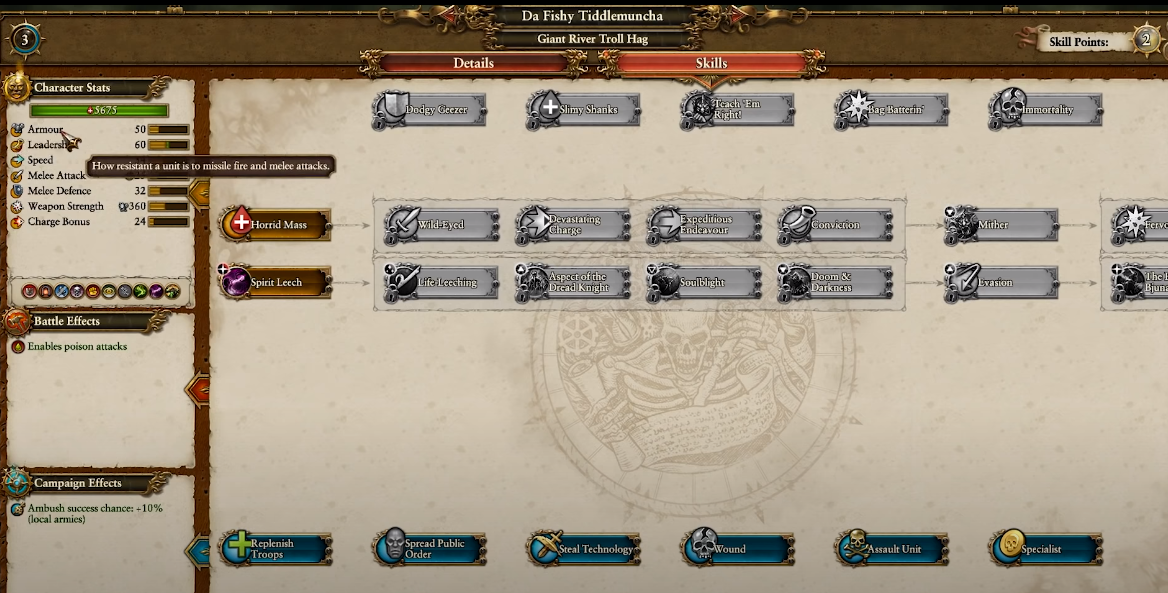Choose the Slimy Shanks skill
The width and height of the screenshot is (1168, 593).
point(585,110)
